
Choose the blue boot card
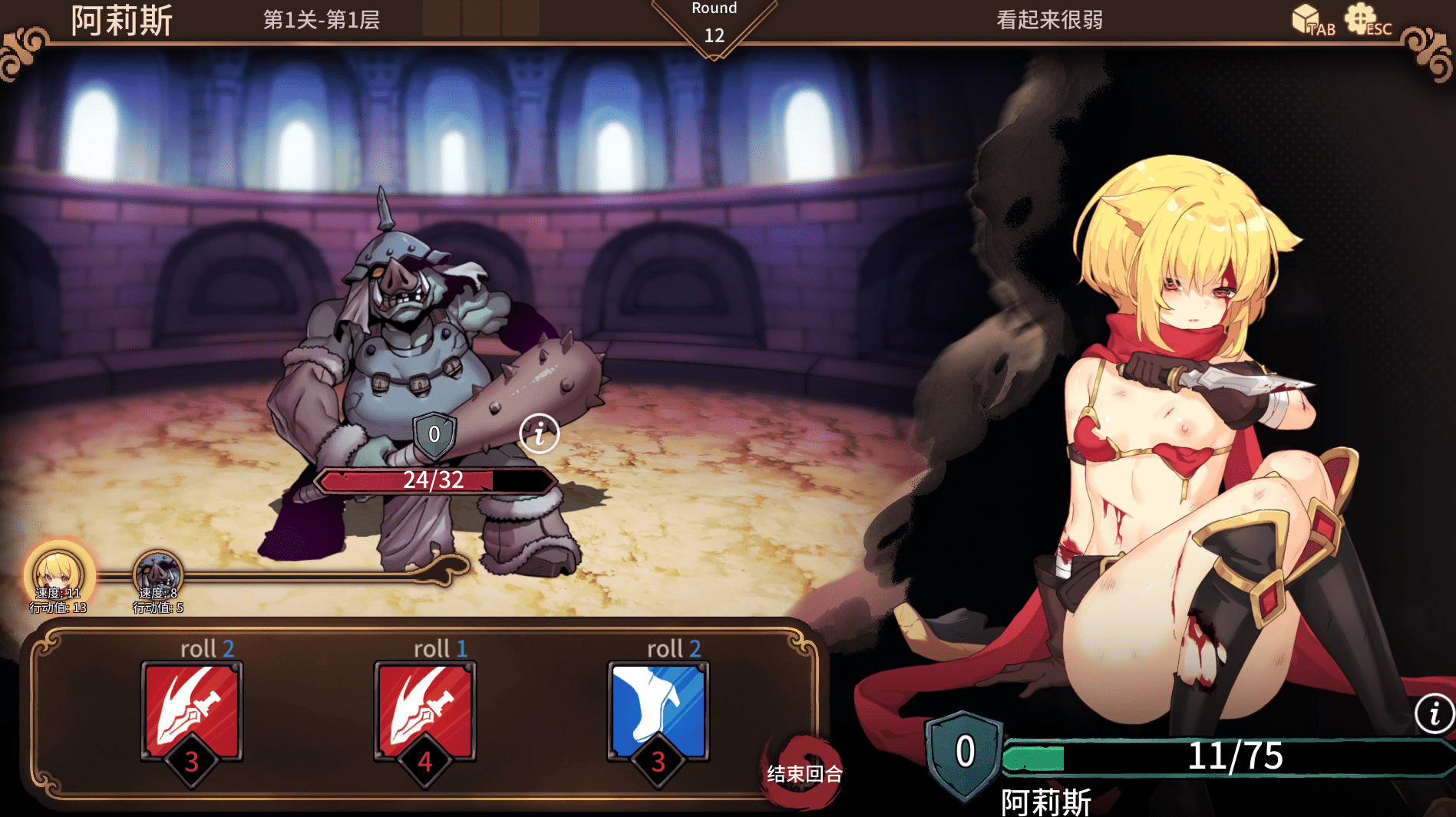click(658, 710)
